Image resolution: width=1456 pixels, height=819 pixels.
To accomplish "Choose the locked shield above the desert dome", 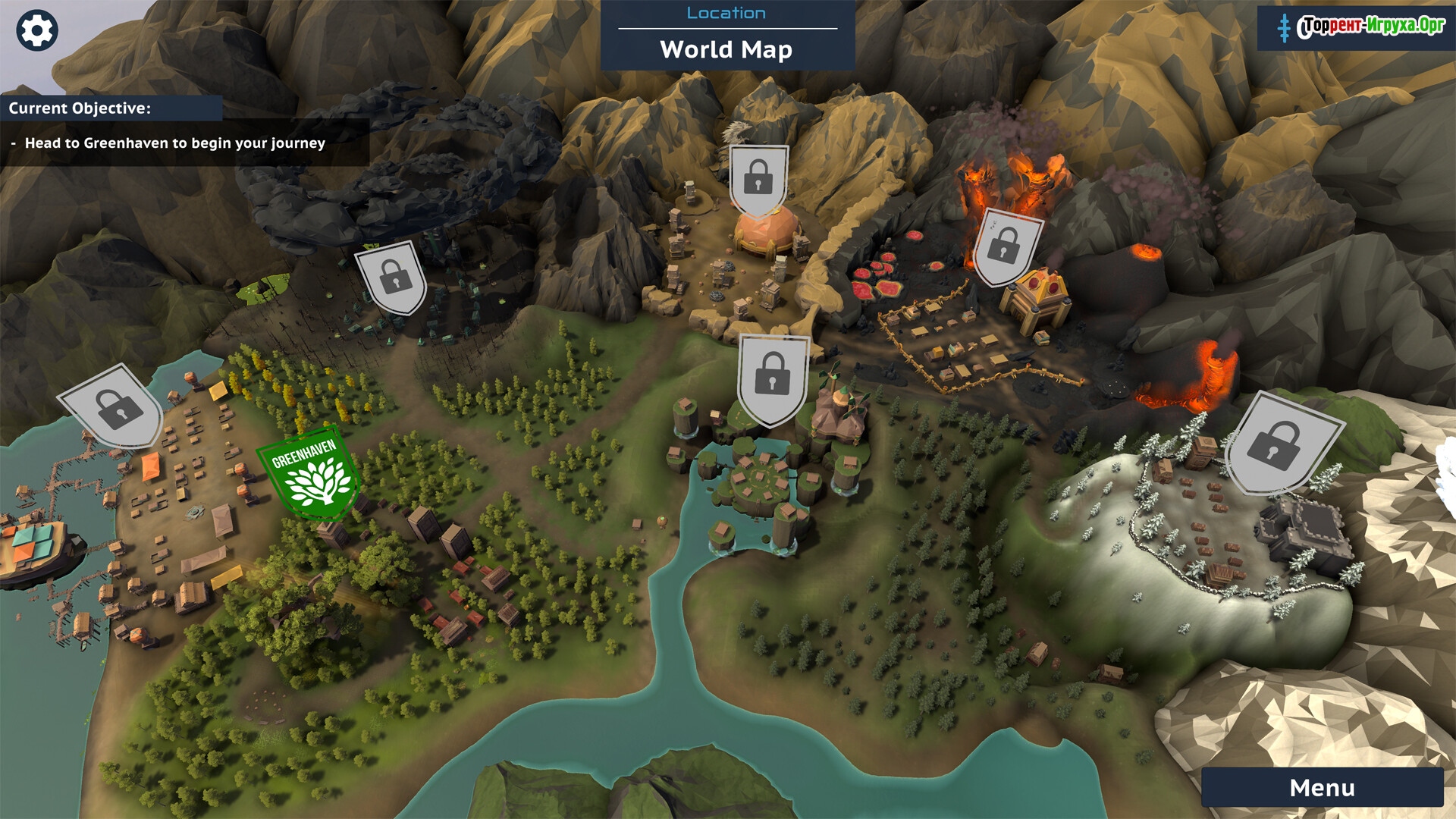I will [x=758, y=179].
